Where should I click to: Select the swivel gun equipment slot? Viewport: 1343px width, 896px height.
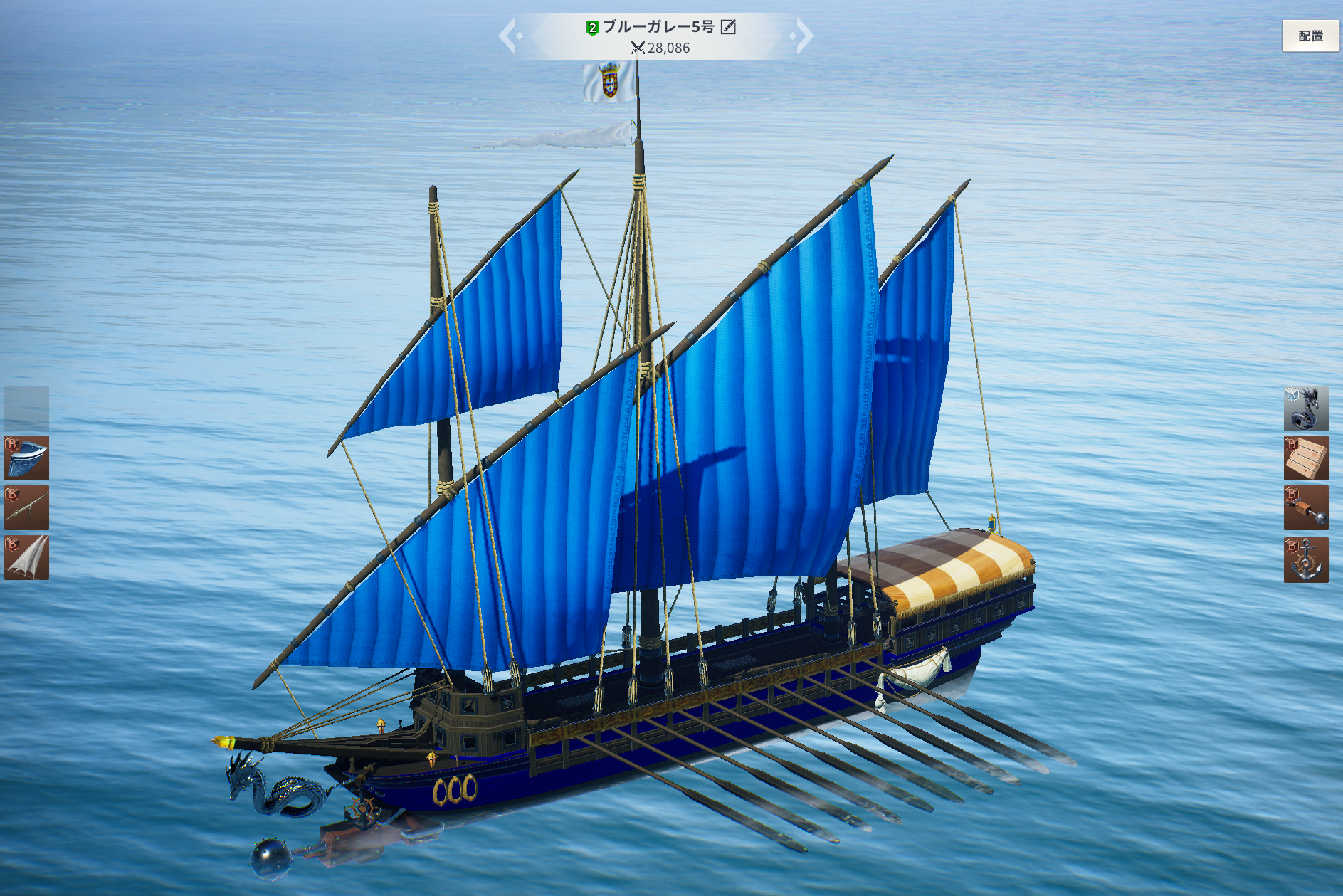click(27, 507)
